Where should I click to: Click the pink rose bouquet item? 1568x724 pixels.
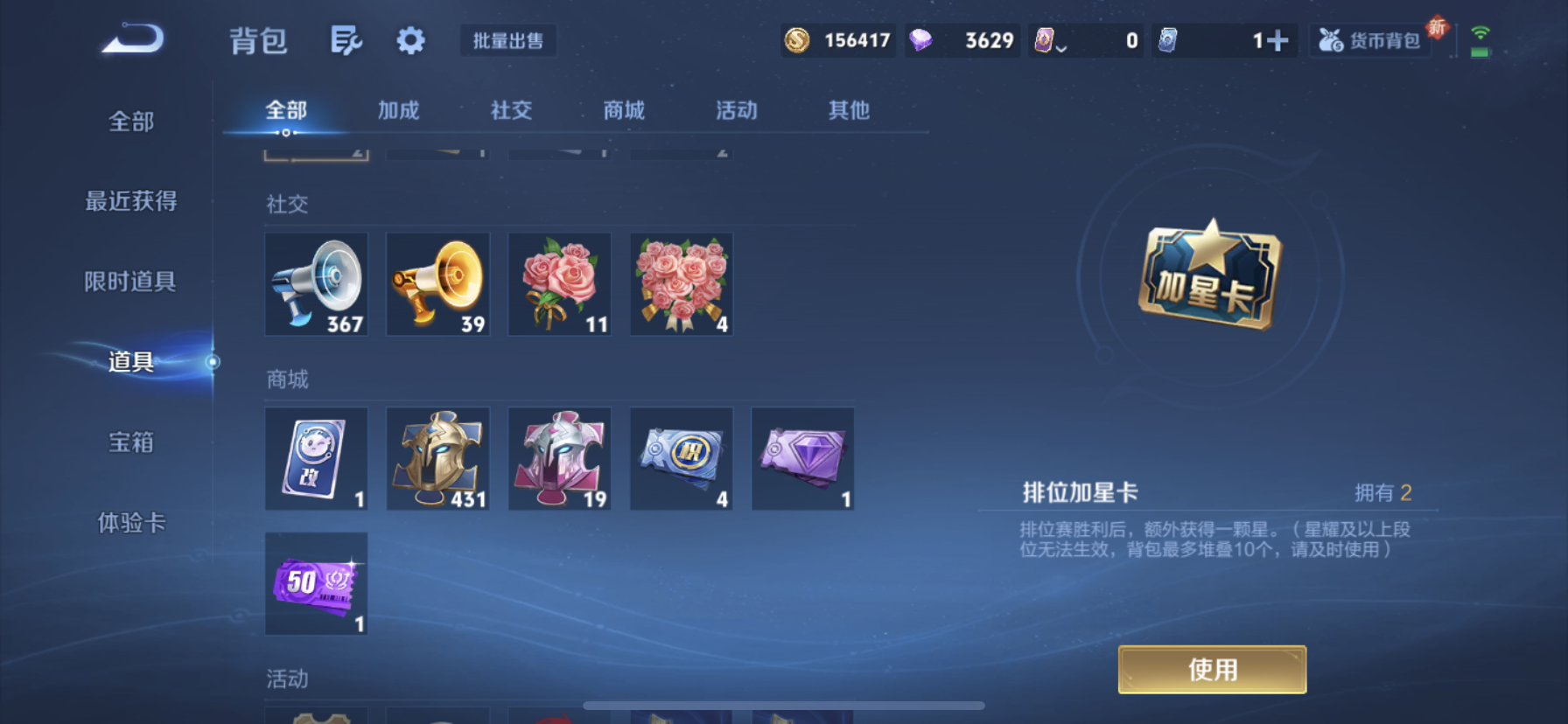(559, 283)
